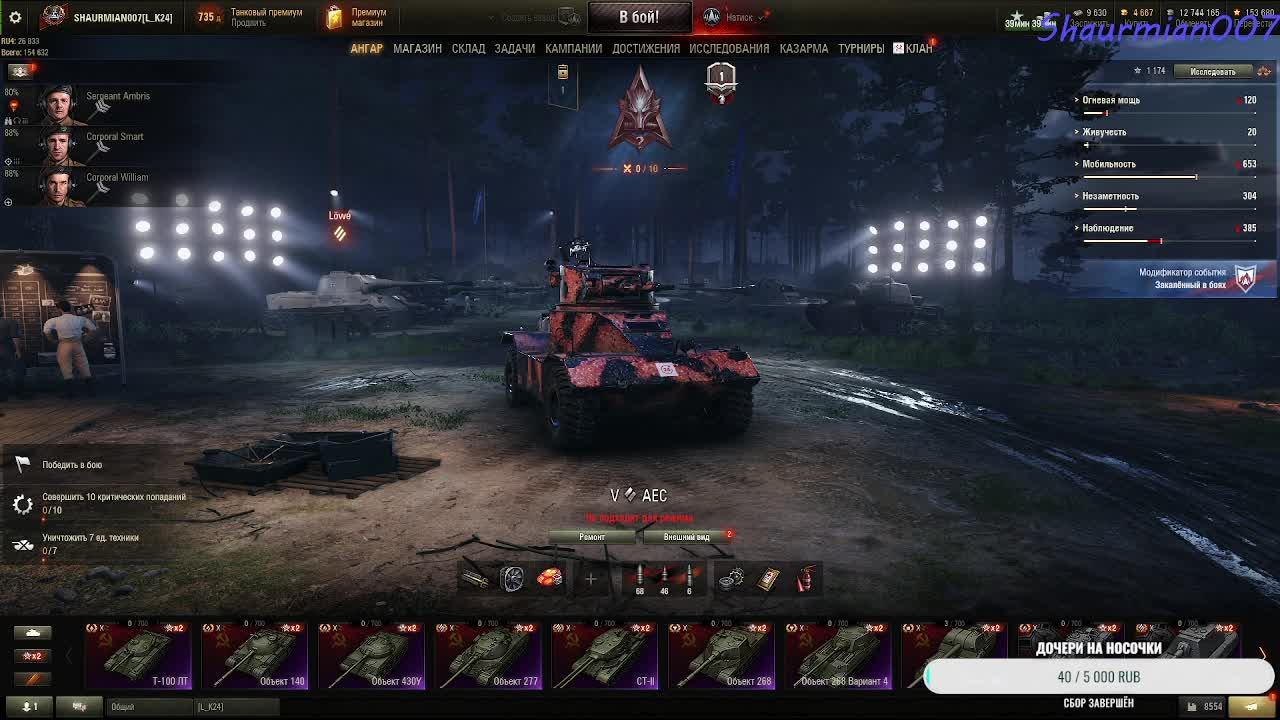
Task: Click the Ремонт button
Action: pyautogui.click(x=592, y=537)
